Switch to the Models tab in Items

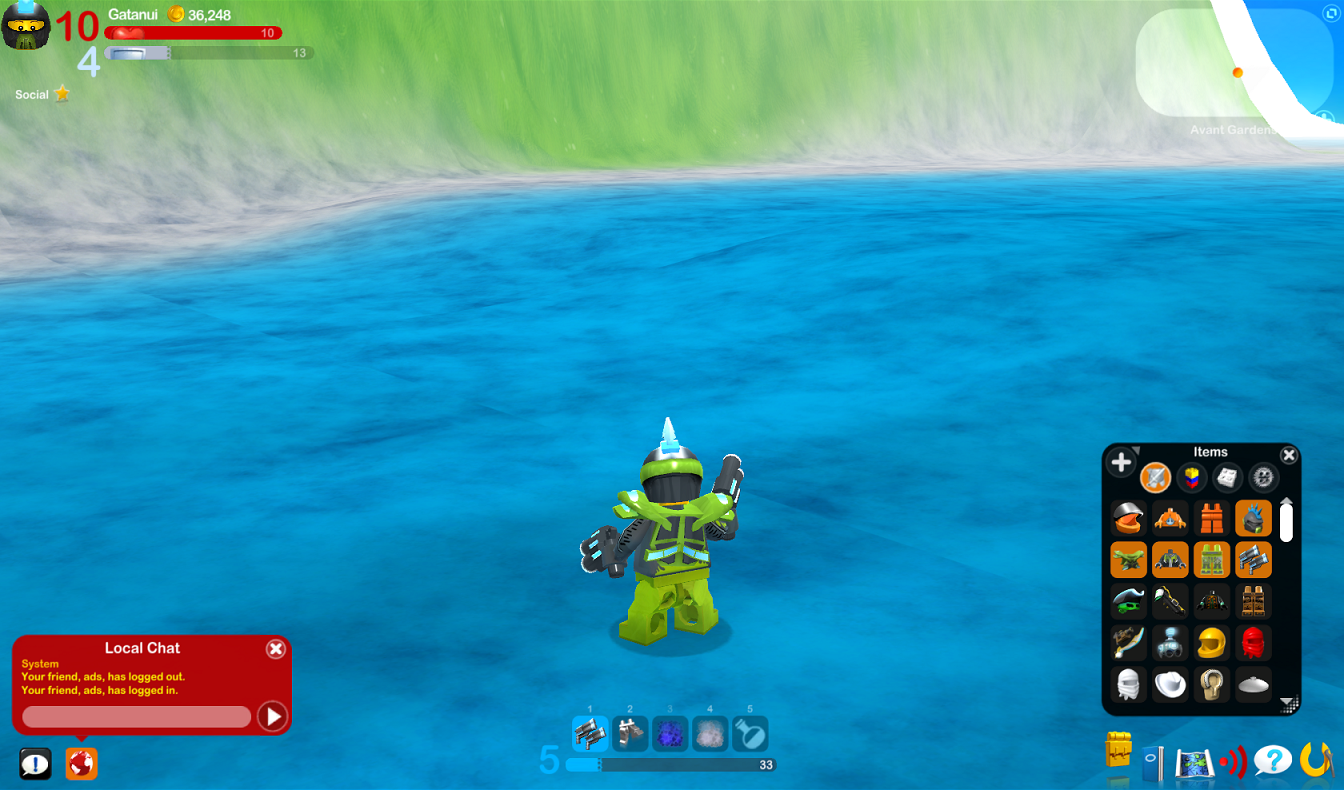[x=1225, y=478]
